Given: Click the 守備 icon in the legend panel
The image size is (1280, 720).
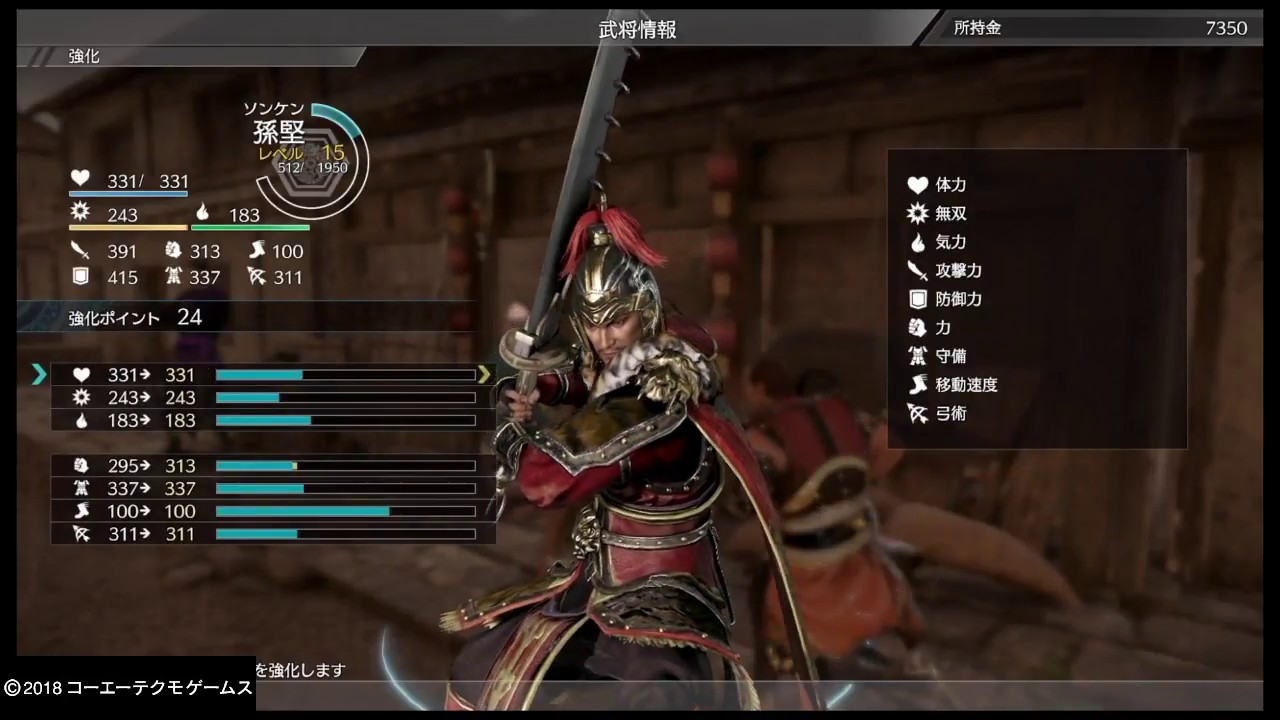Looking at the screenshot, I should pyautogui.click(x=917, y=356).
